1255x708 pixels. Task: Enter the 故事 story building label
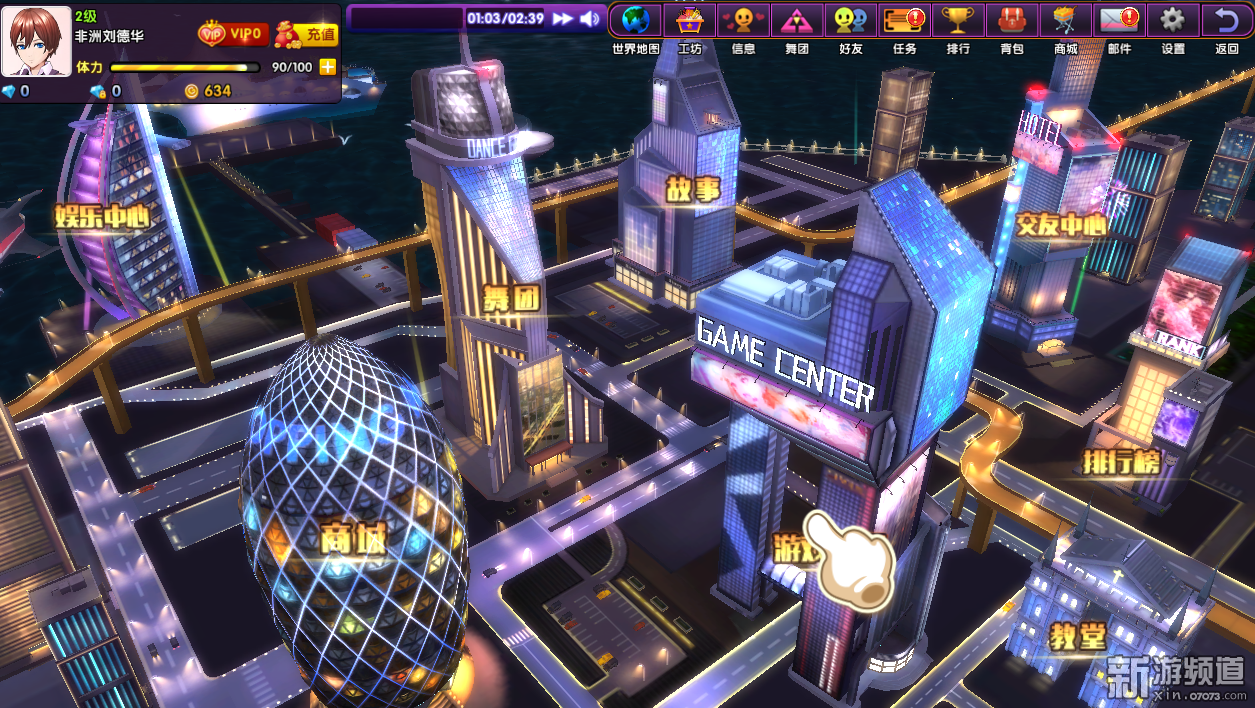[693, 189]
